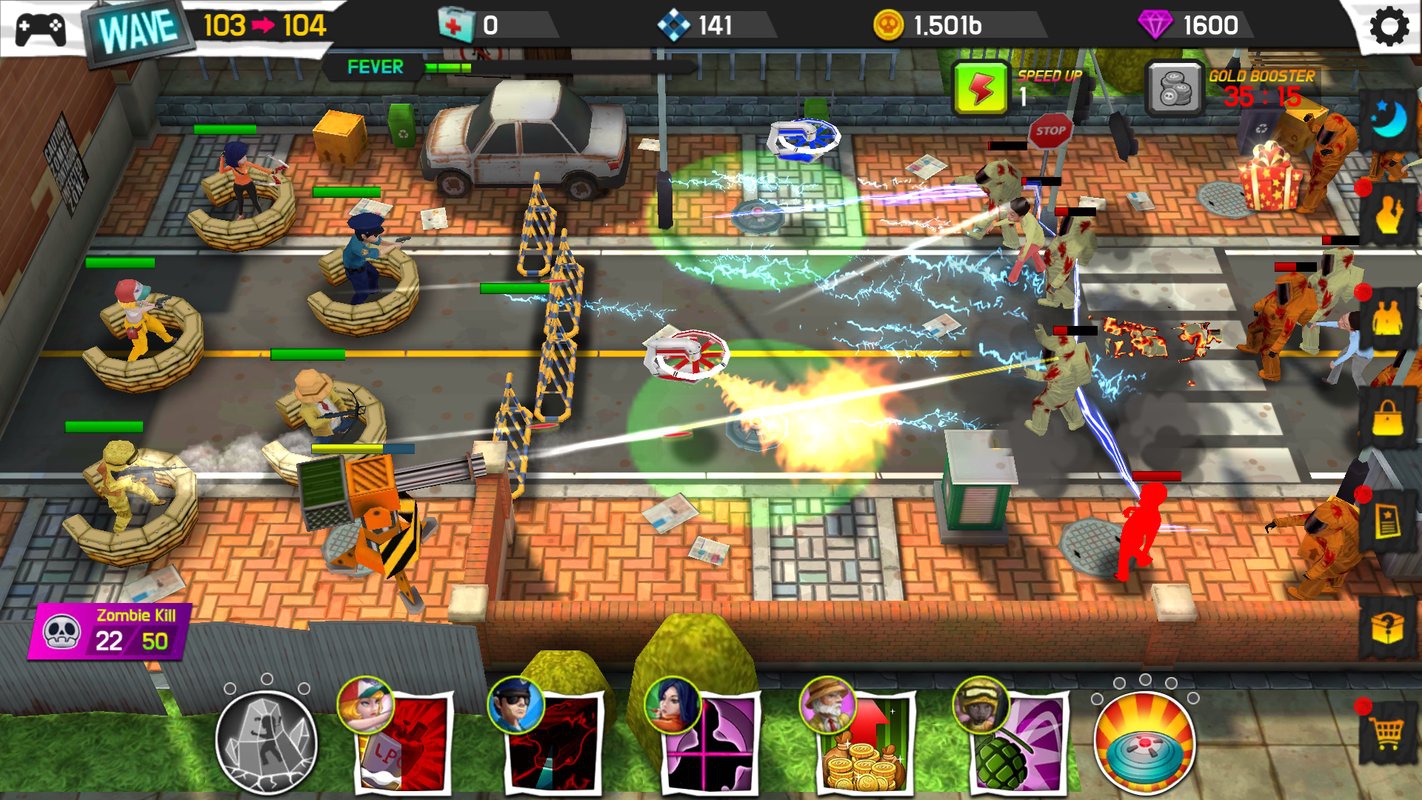This screenshot has width=1422, height=800.
Task: Open the mystery box side menu
Action: point(1388,628)
